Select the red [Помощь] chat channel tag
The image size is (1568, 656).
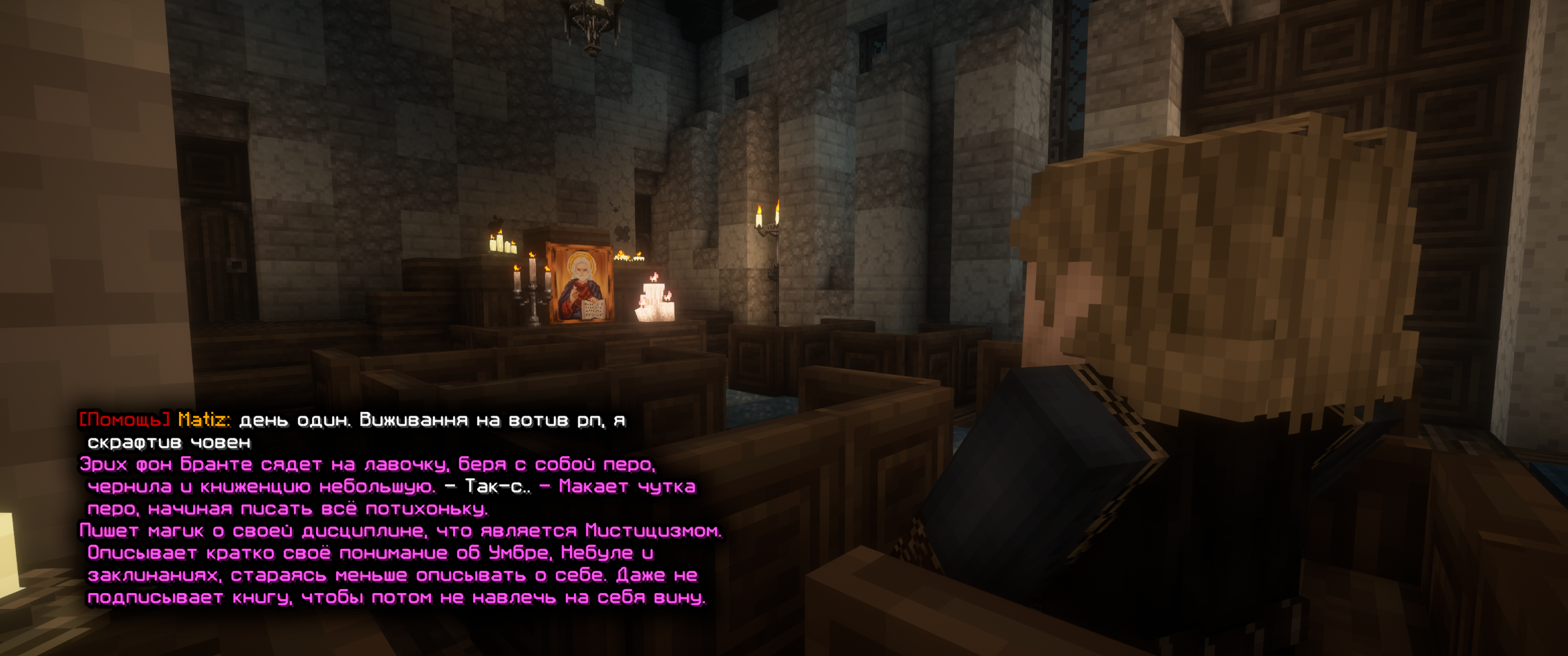124,420
